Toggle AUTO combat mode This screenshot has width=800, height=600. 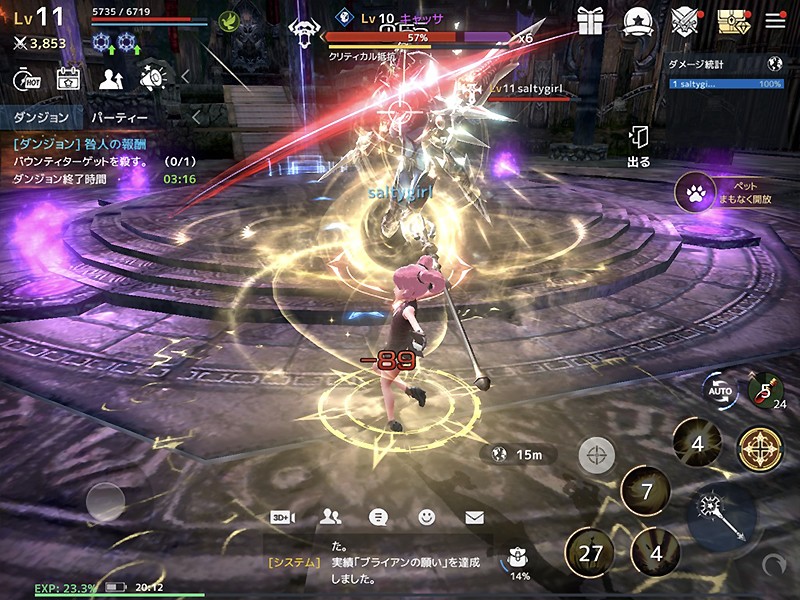pyautogui.click(x=717, y=391)
